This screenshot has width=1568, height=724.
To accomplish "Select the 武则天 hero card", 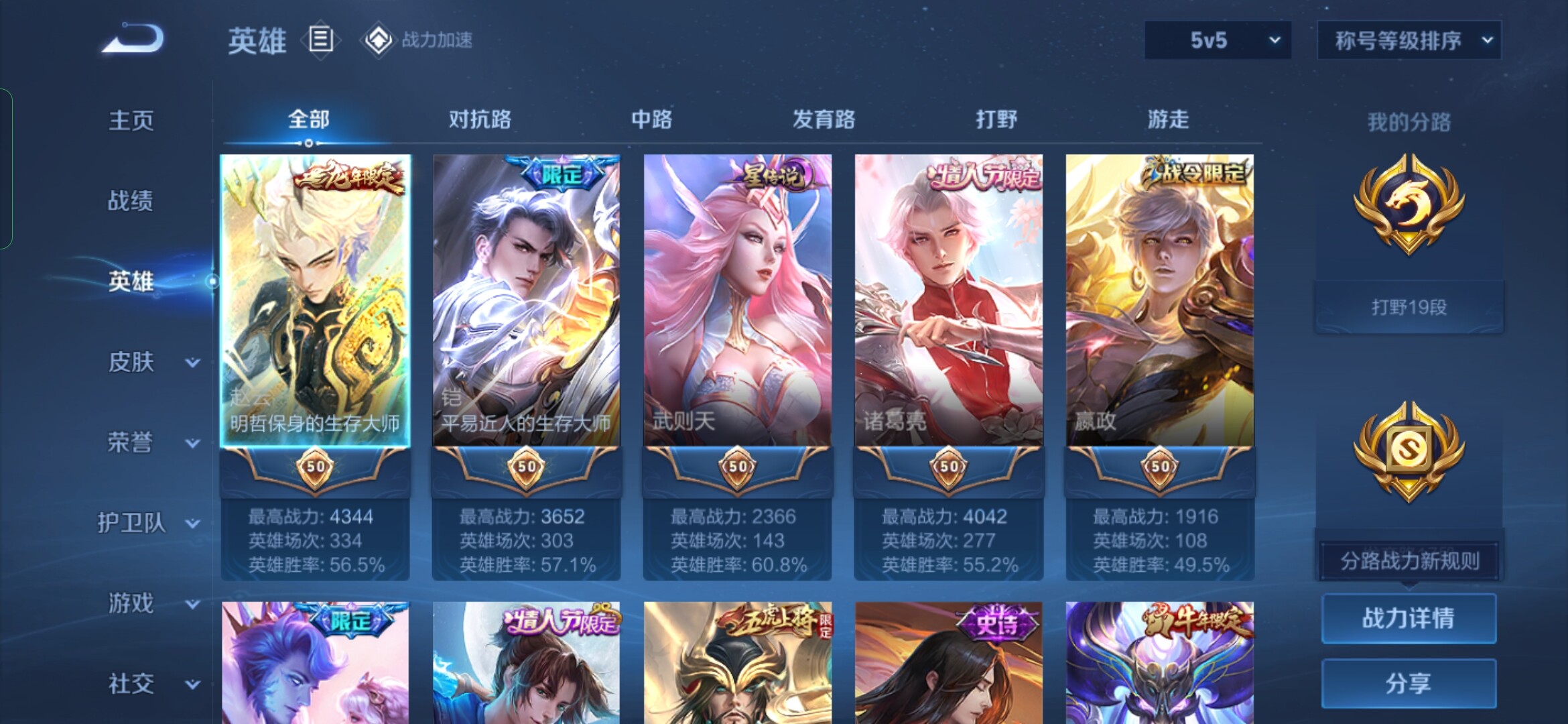I will tap(737, 300).
